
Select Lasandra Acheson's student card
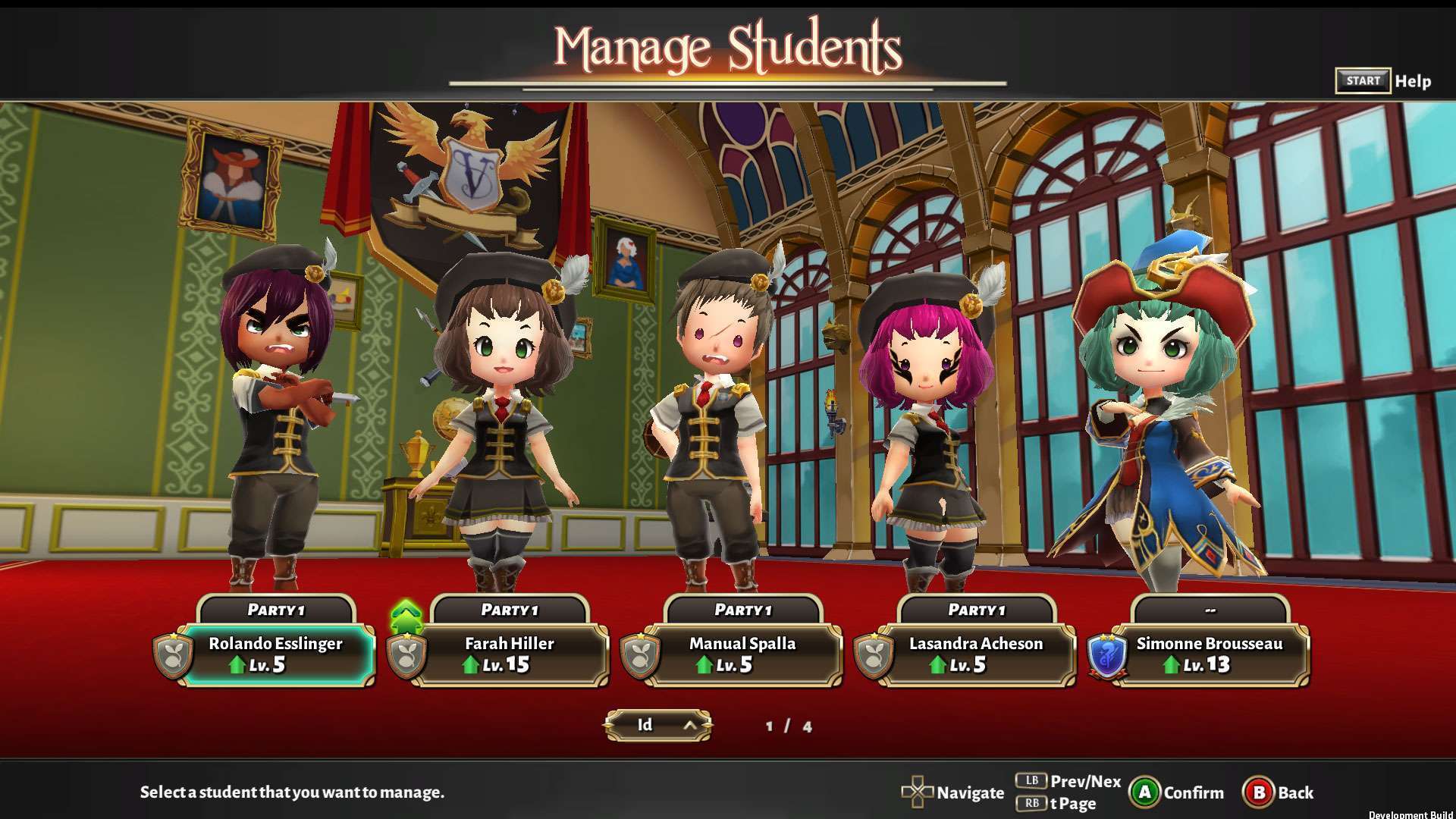pos(976,654)
